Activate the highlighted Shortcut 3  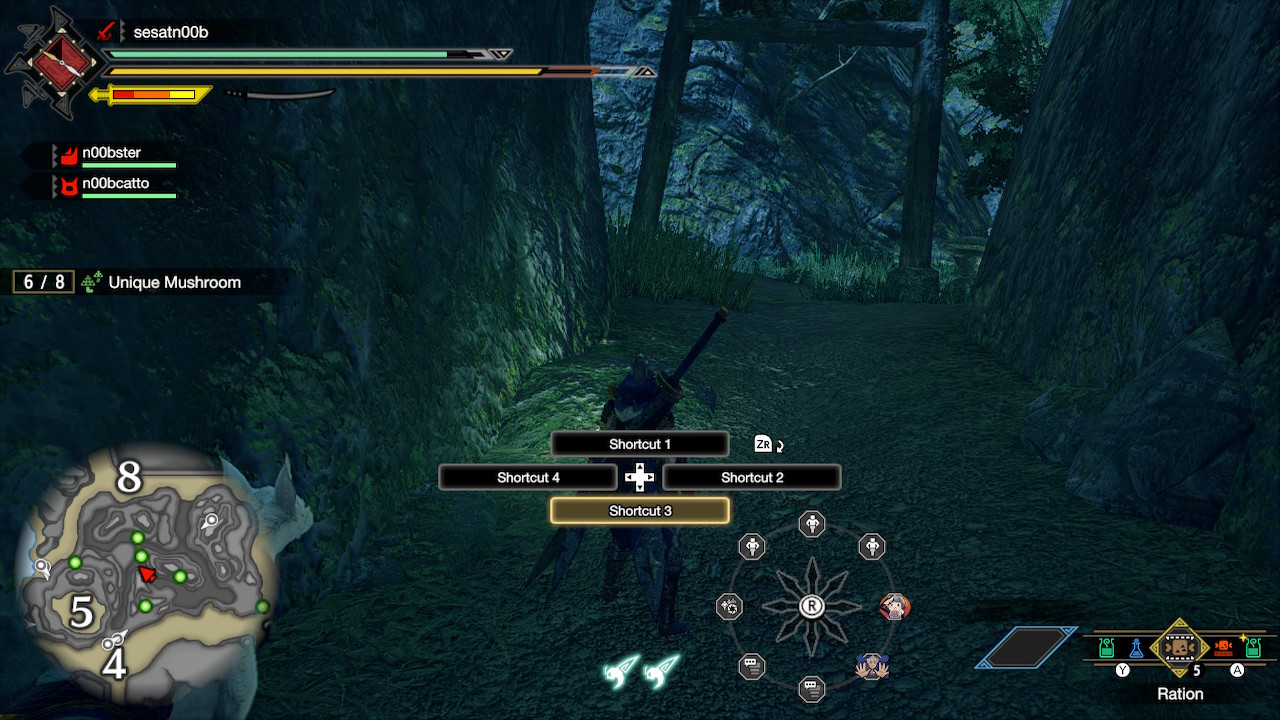639,510
